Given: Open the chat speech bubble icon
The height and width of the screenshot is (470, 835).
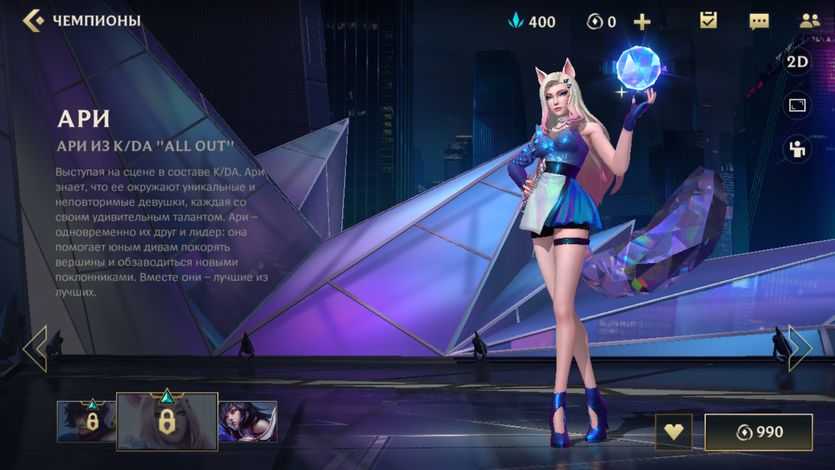Looking at the screenshot, I should [x=759, y=21].
